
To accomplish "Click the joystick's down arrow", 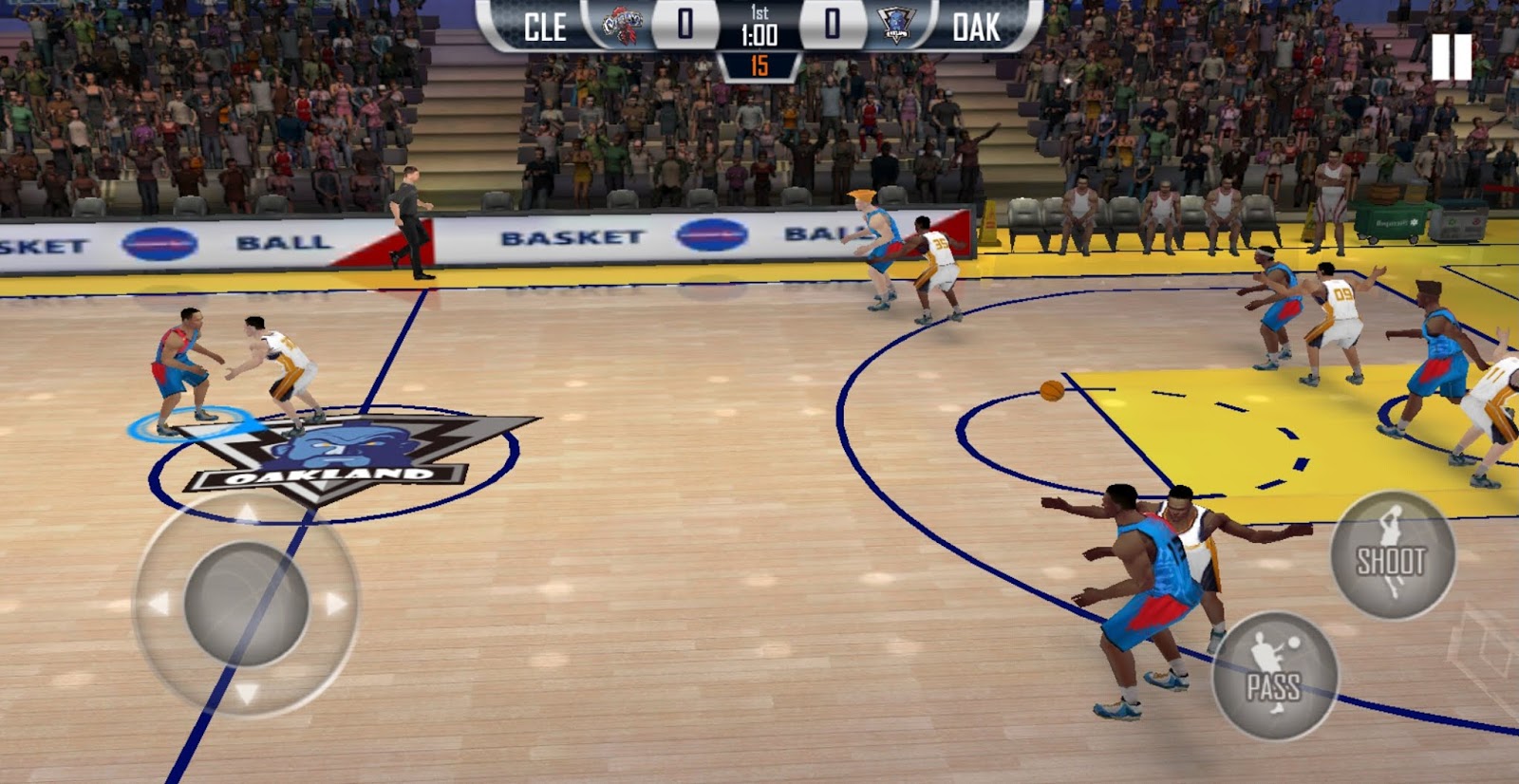I will tap(247, 694).
